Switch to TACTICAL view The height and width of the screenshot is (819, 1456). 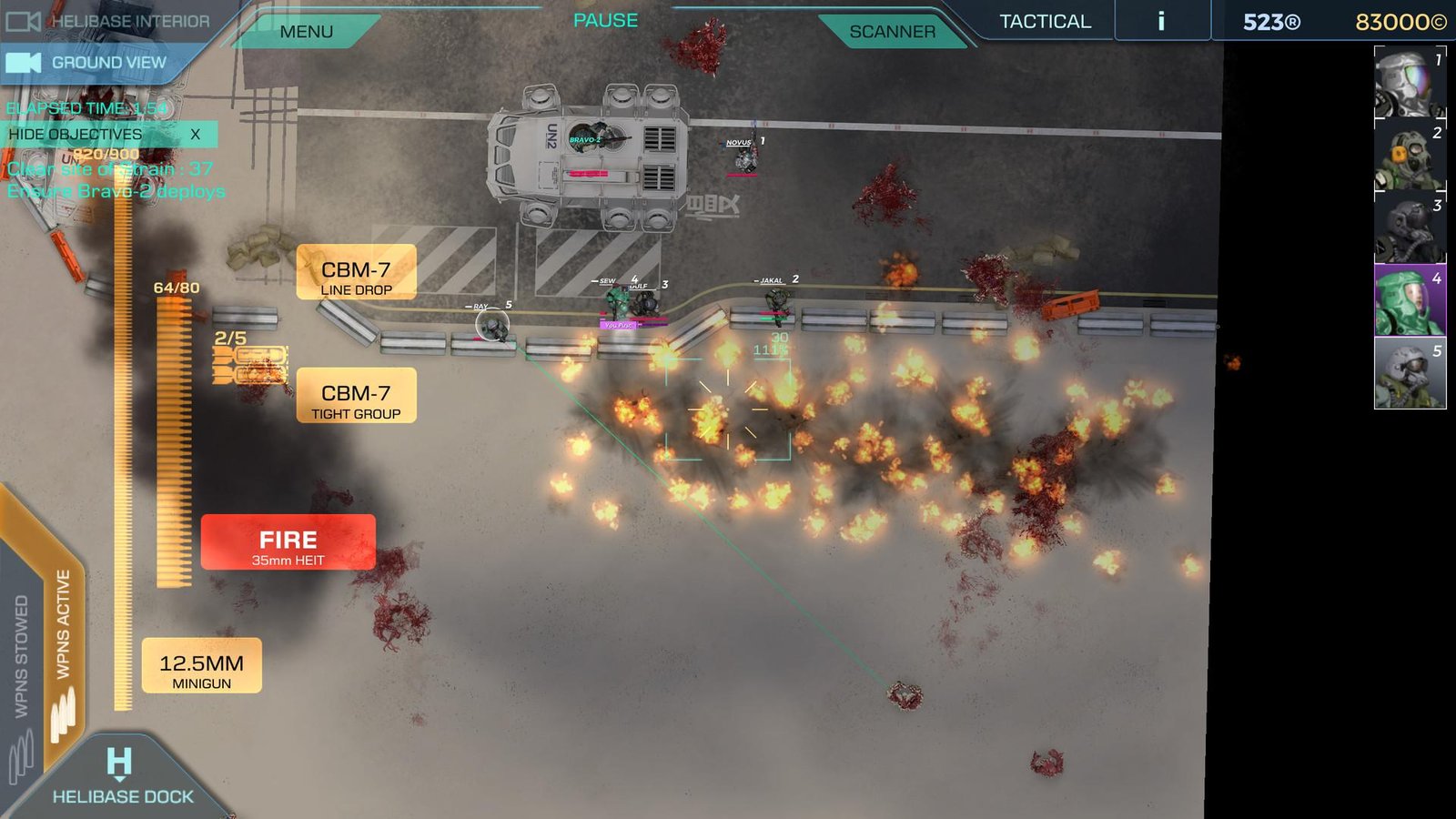pyautogui.click(x=1045, y=21)
